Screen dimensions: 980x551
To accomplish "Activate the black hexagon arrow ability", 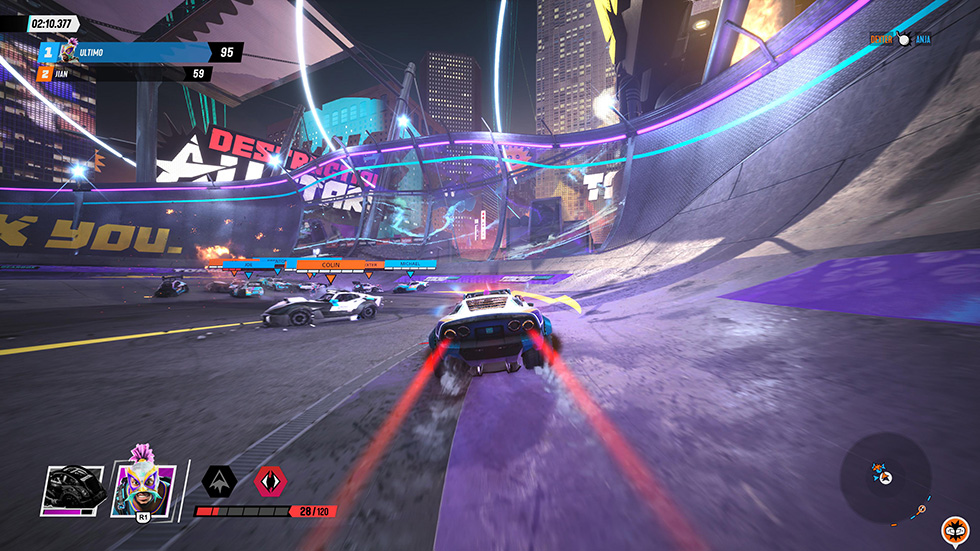I will (x=219, y=481).
